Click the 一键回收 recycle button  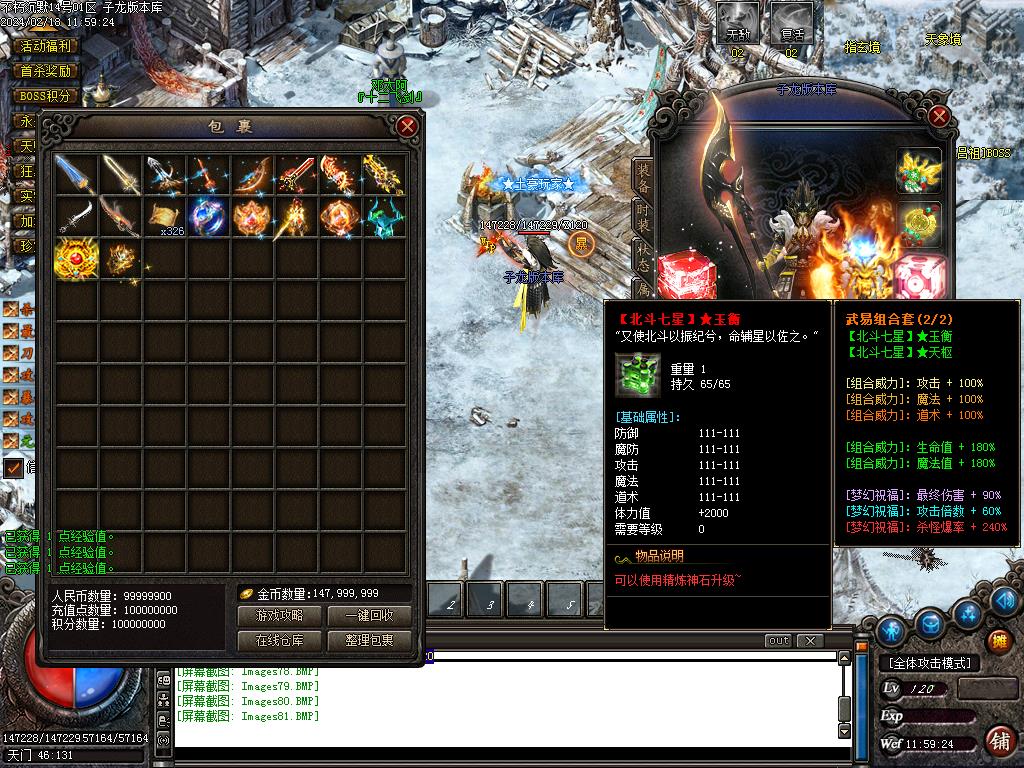pyautogui.click(x=369, y=616)
